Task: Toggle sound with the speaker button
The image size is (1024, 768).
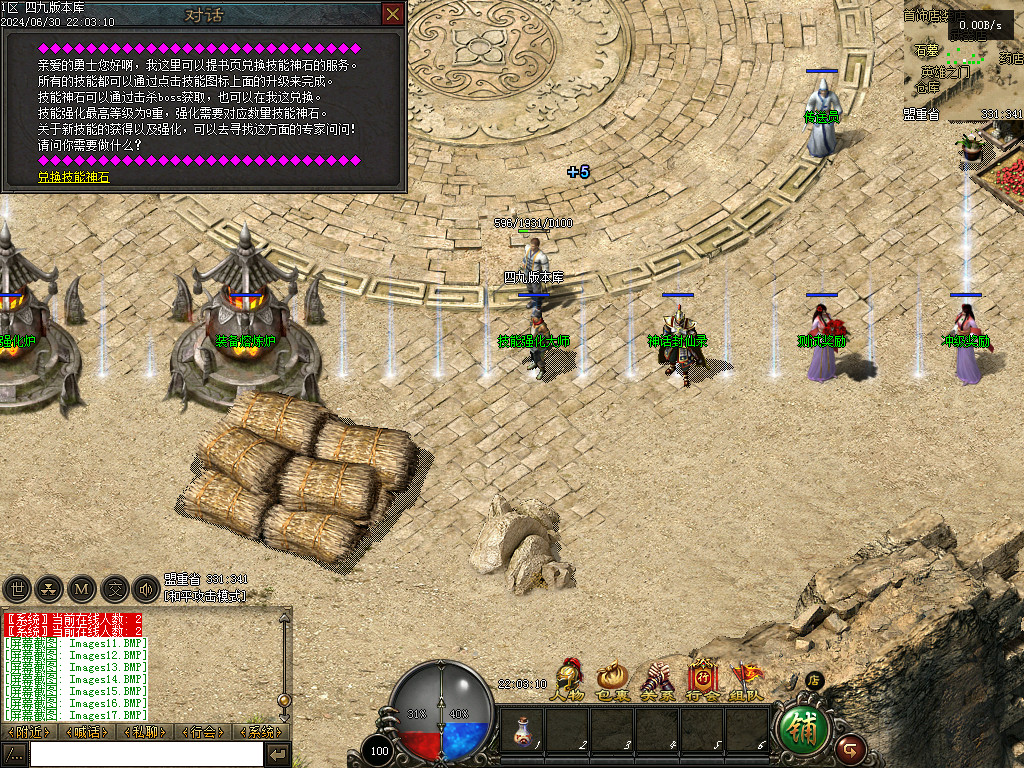Action: coord(146,589)
